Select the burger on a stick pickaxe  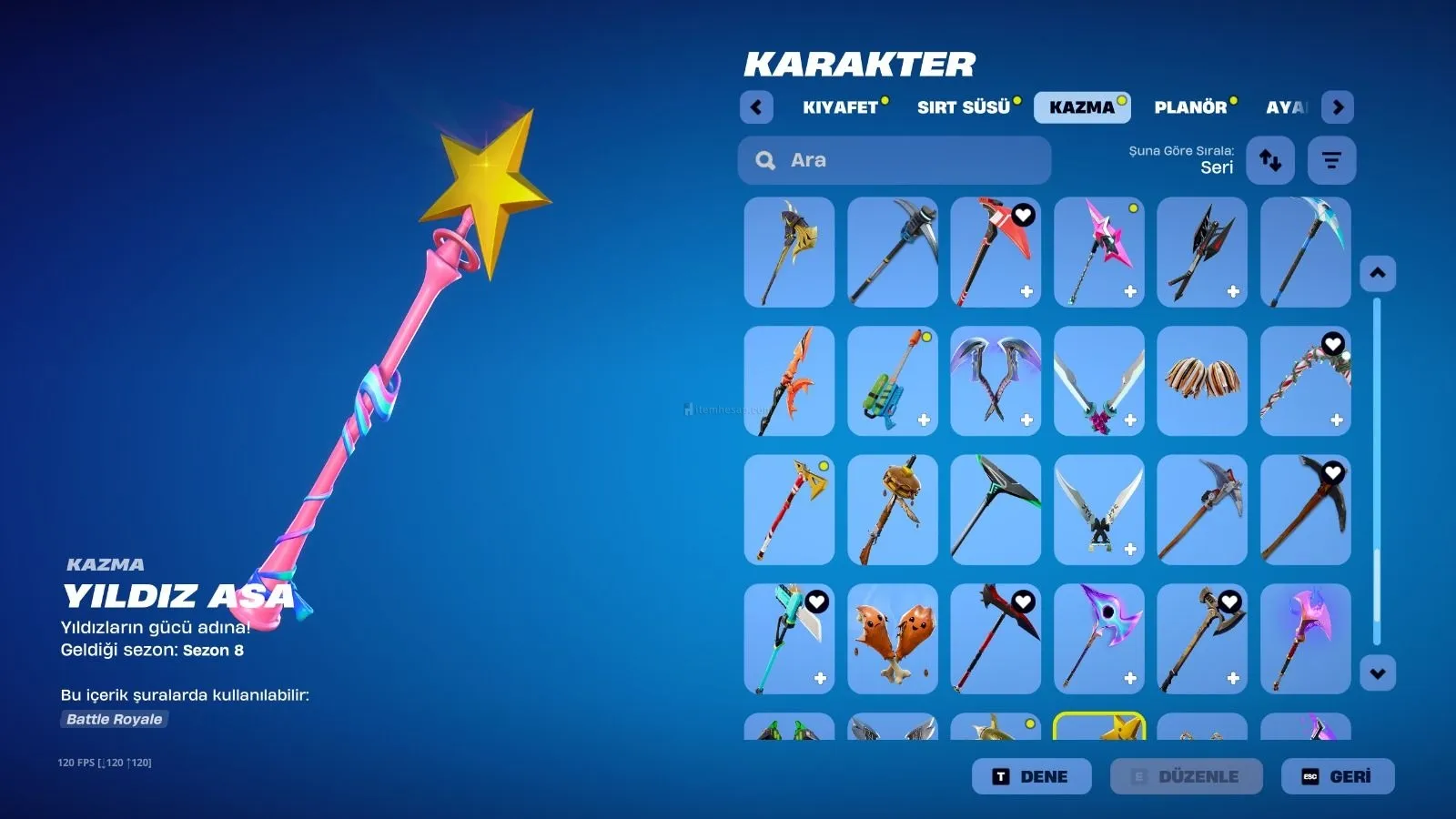click(x=892, y=510)
